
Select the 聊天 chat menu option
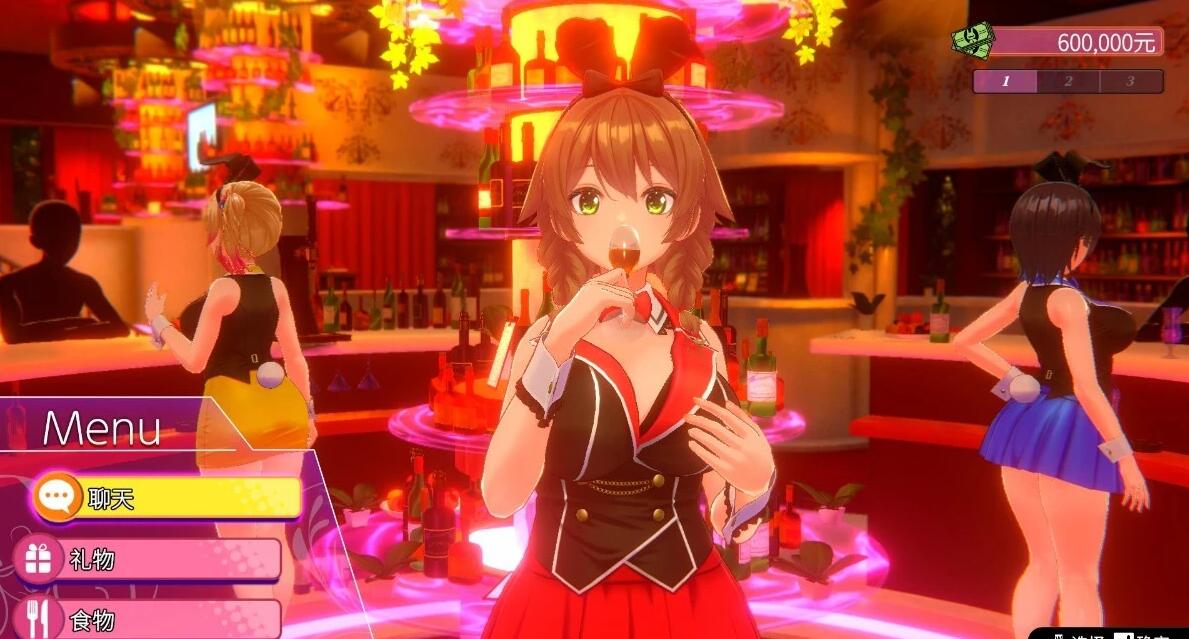[x=165, y=497]
